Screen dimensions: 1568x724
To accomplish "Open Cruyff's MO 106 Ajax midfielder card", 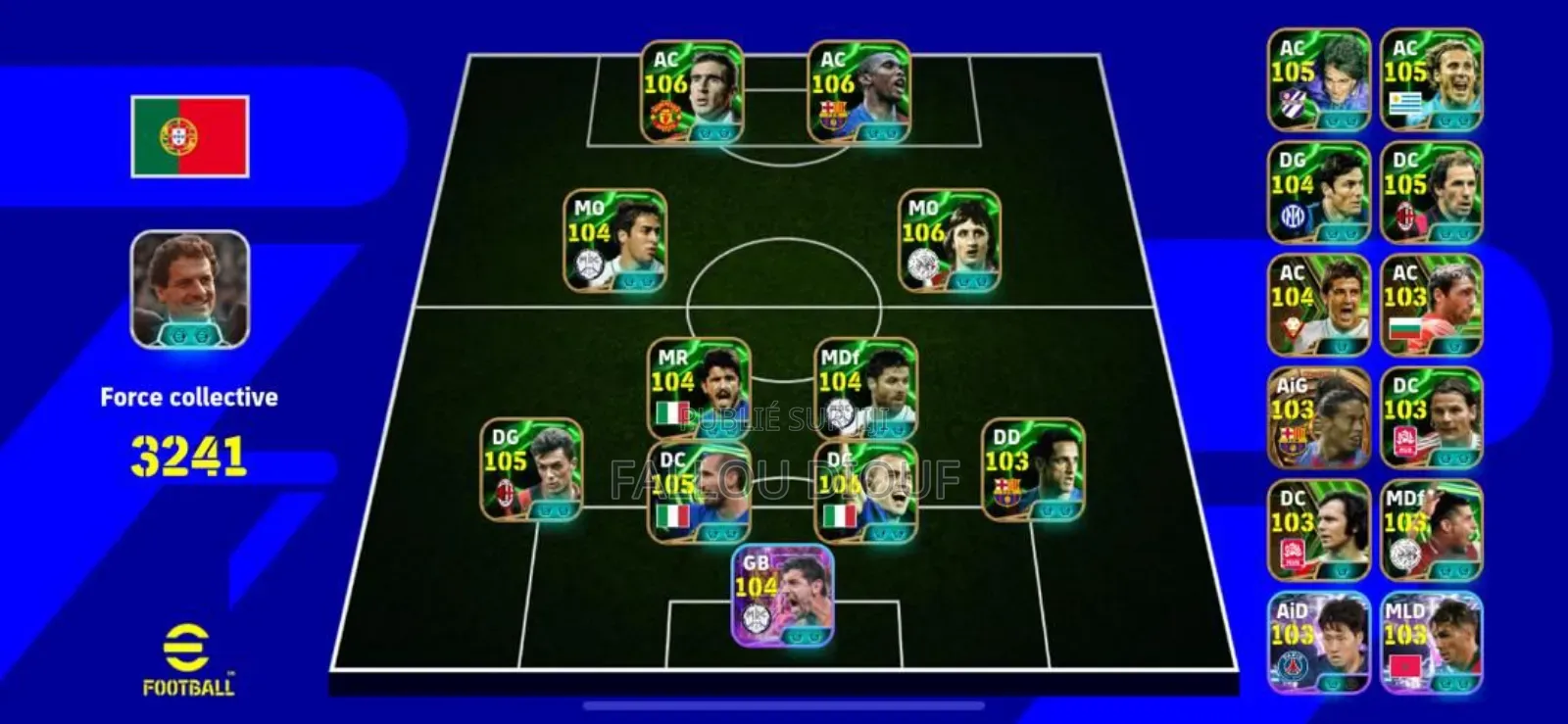I will tap(938, 242).
